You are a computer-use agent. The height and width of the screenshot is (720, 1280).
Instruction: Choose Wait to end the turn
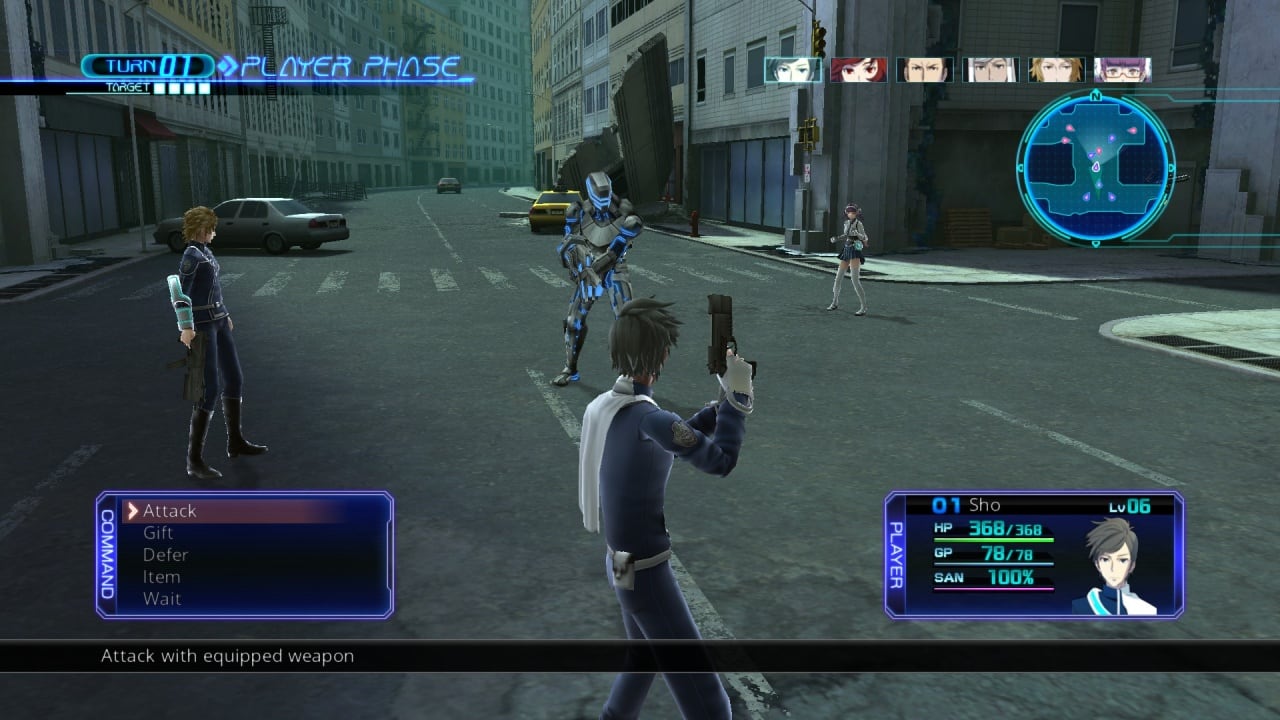[x=161, y=599]
